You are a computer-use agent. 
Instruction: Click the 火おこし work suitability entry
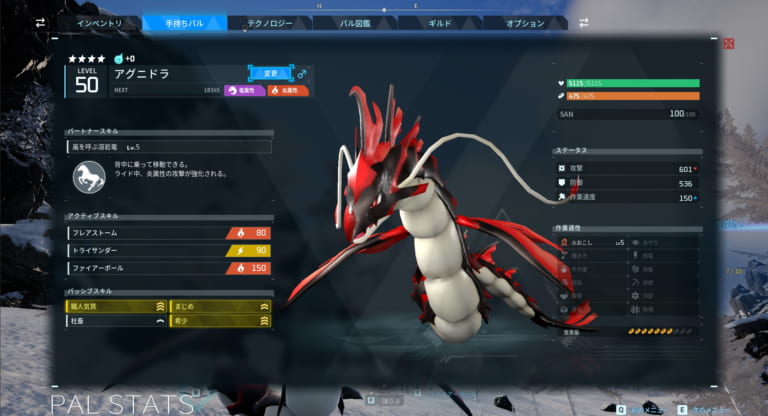[591, 241]
